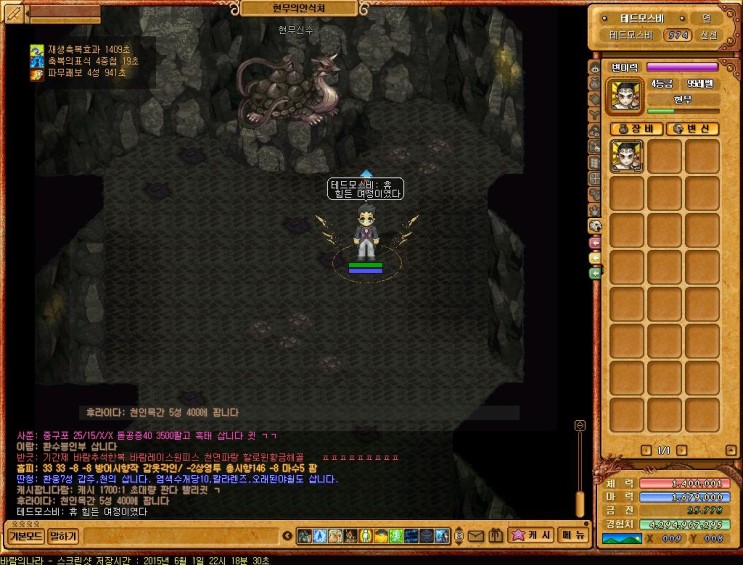Go to the previous inventory page
This screenshot has width=743, height=565.
(x=645, y=450)
